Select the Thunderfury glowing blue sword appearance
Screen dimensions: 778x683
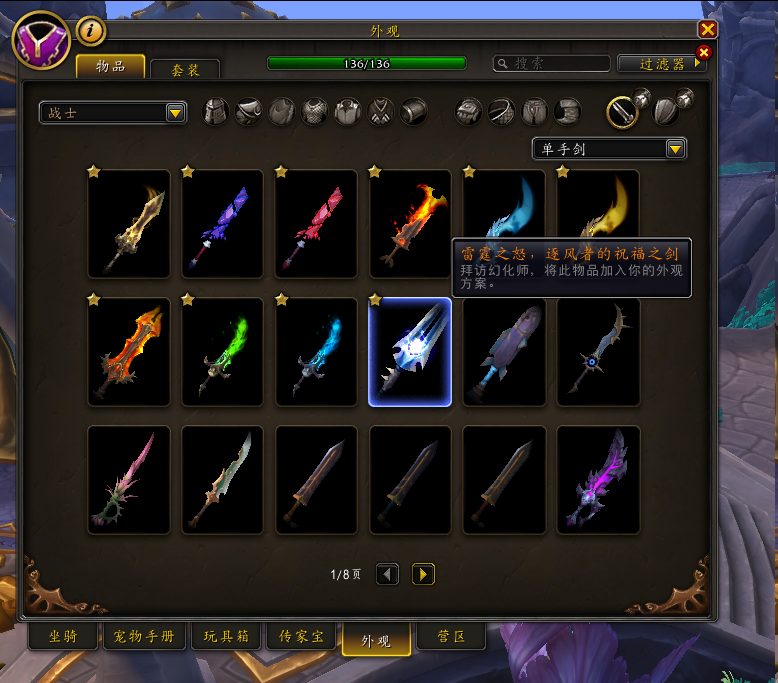[x=410, y=352]
